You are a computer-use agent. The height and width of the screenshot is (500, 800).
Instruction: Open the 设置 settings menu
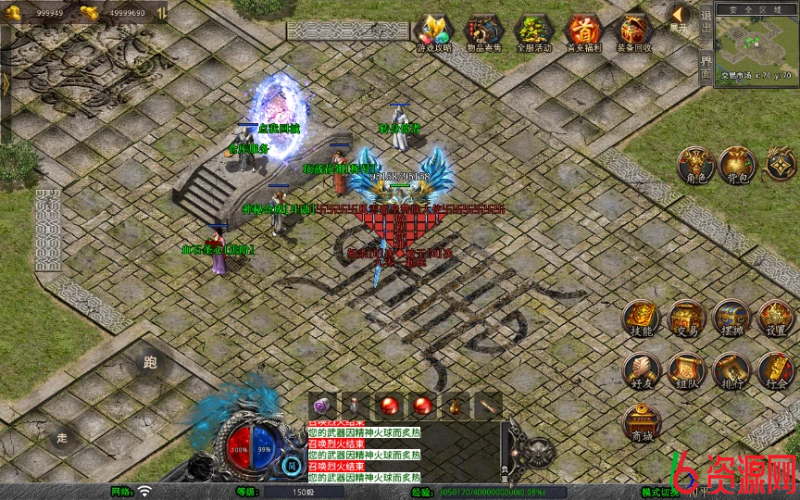(775, 318)
